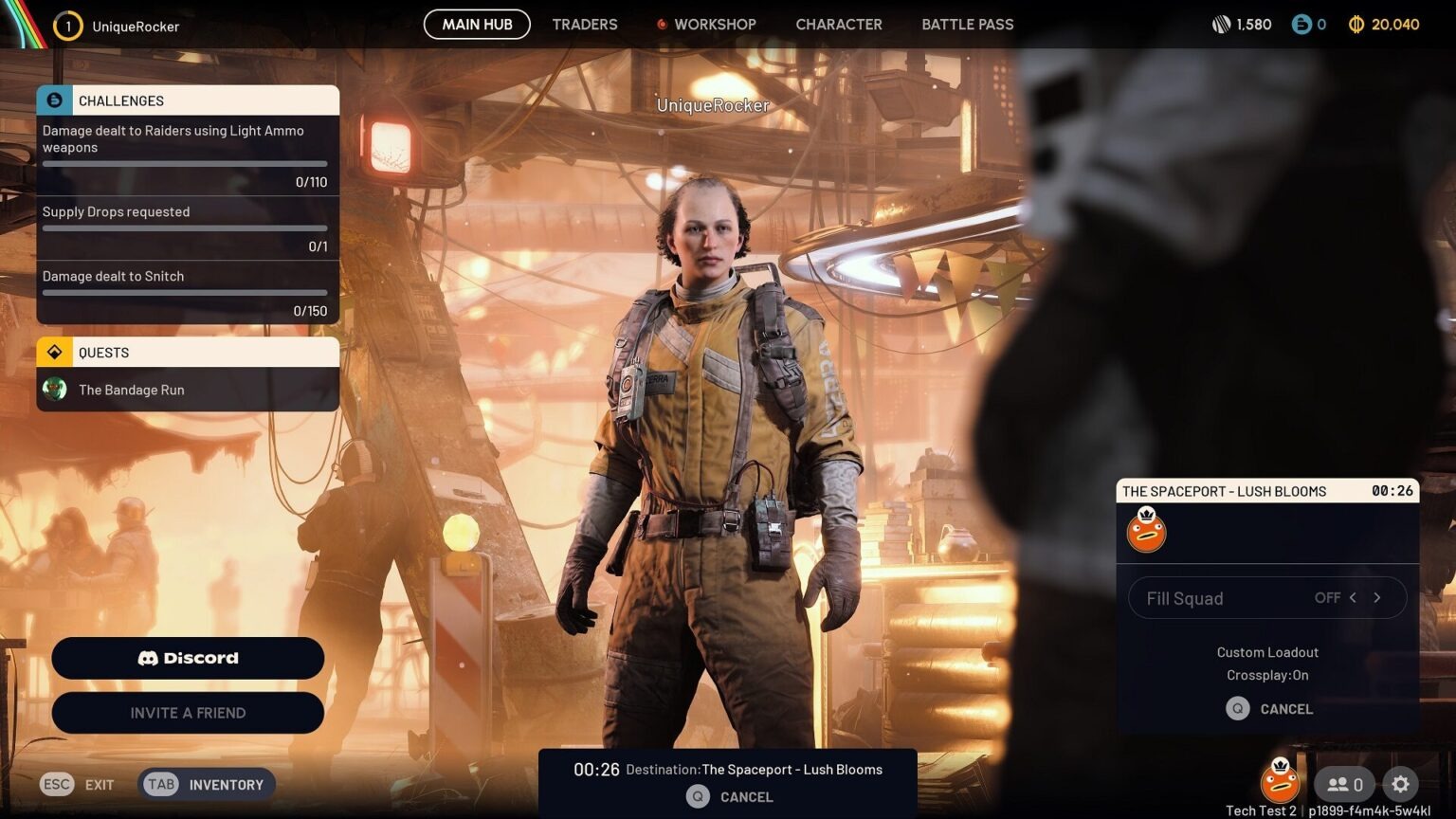Go to the Workshop tab
Image resolution: width=1456 pixels, height=819 pixels.
[714, 25]
